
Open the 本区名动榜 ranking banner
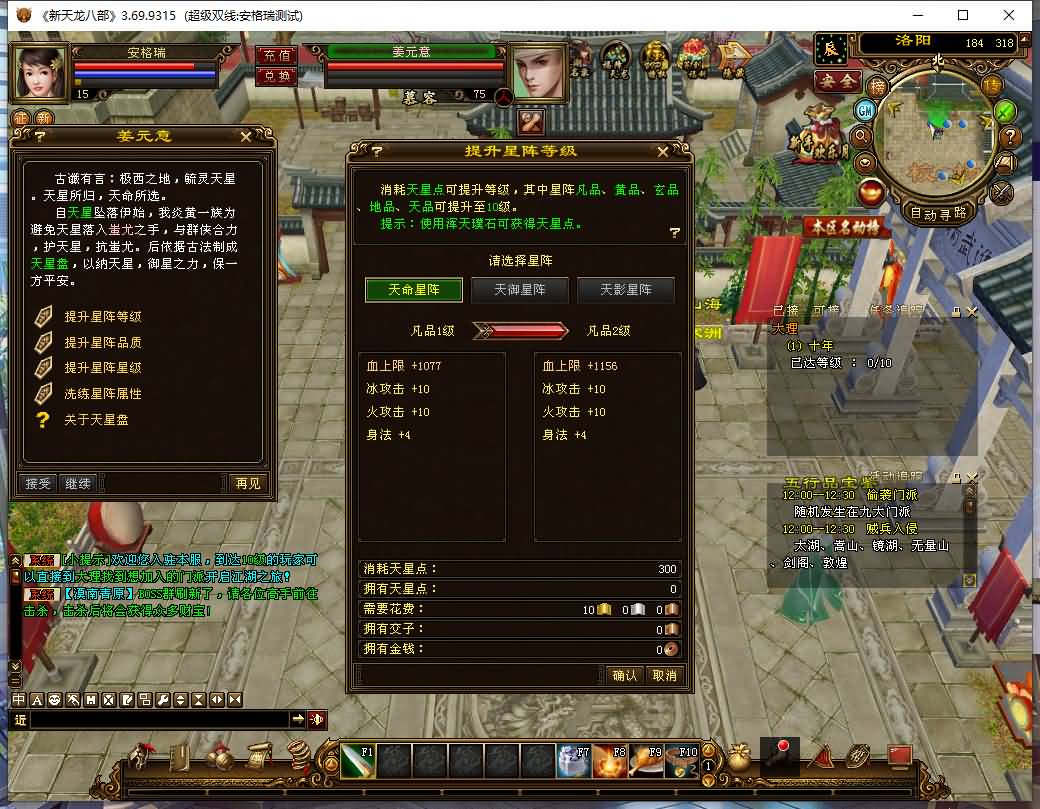846,227
